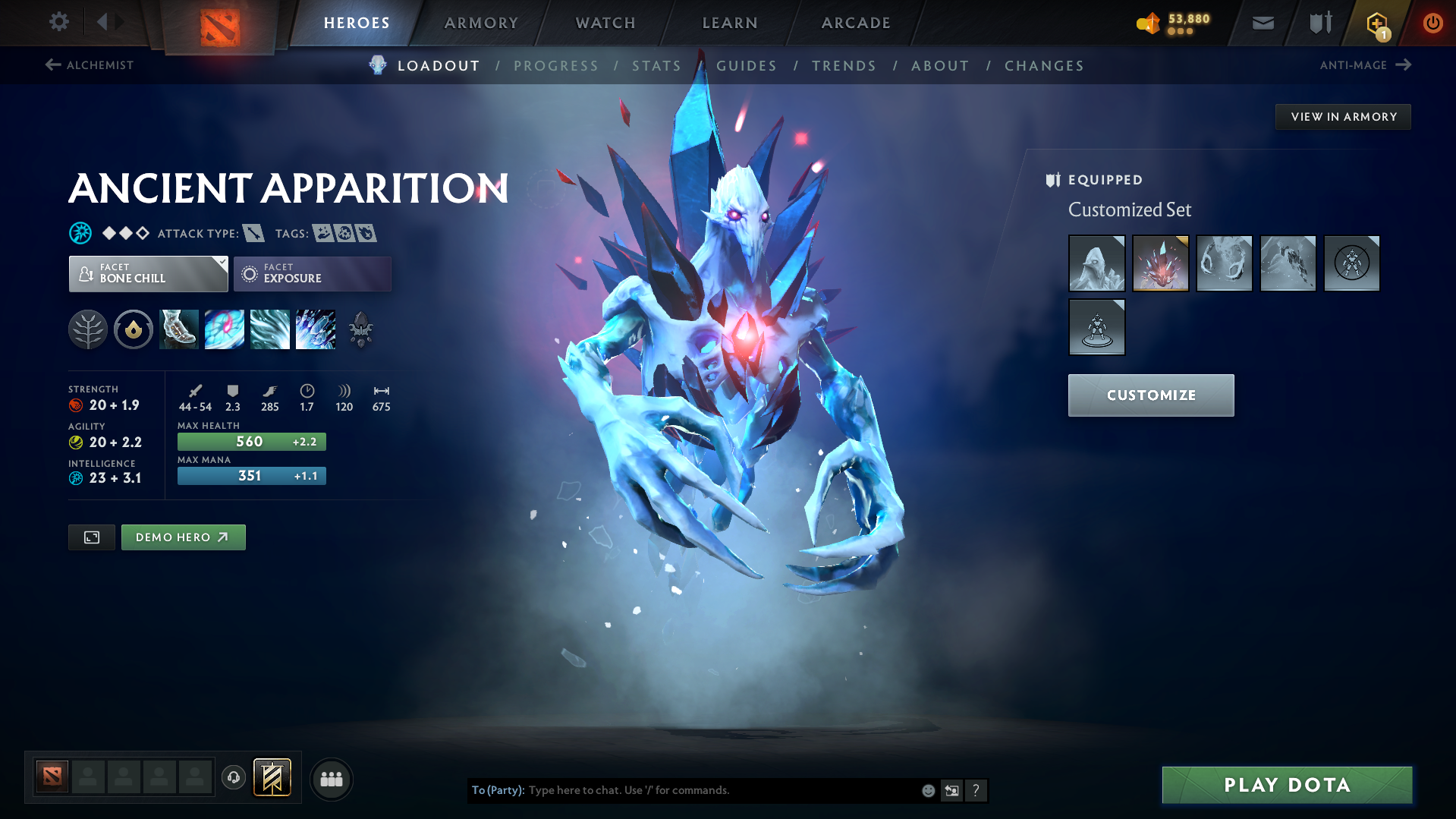Open the mail envelope icon
This screenshot has width=1456, height=819.
pyautogui.click(x=1262, y=23)
